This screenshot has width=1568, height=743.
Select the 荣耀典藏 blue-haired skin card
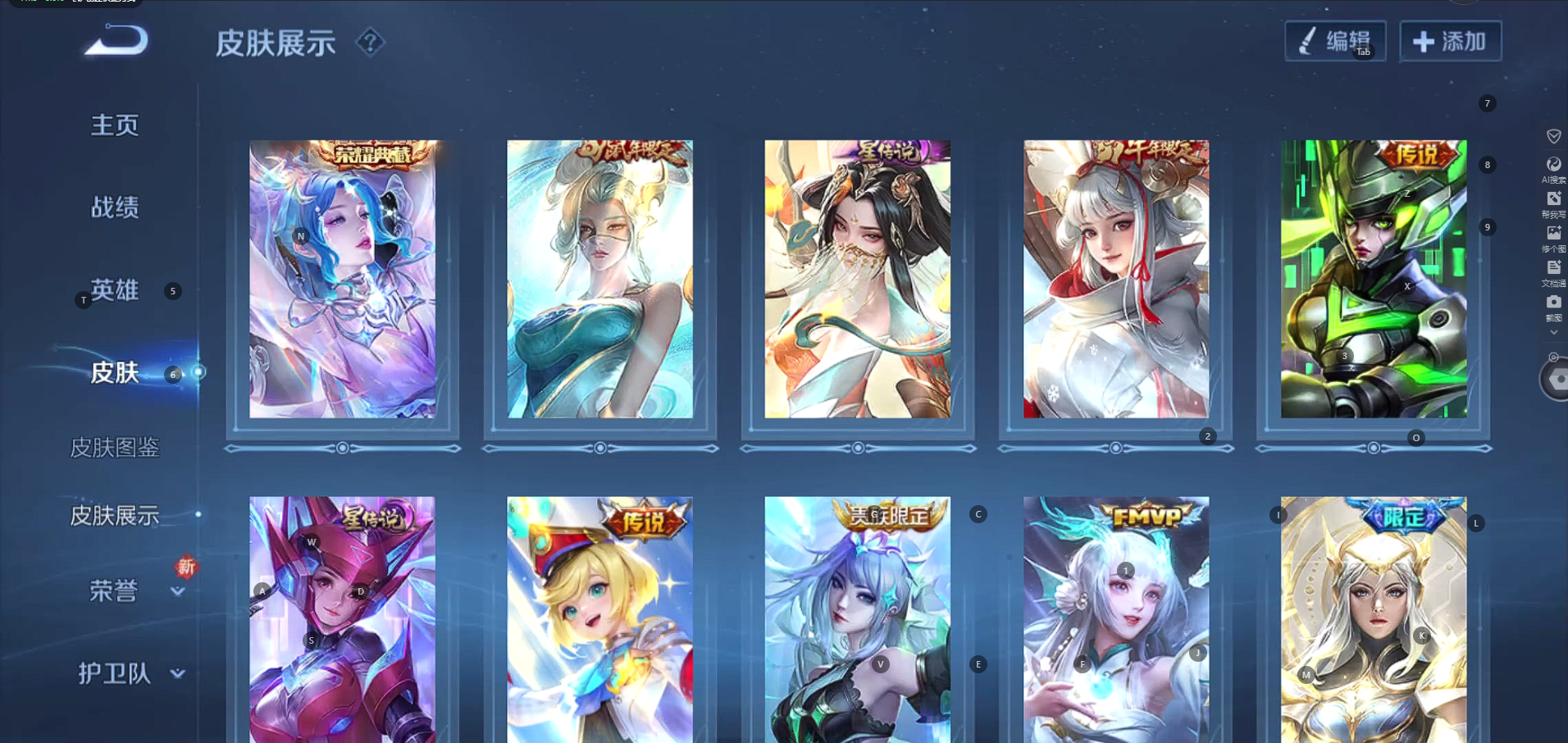pyautogui.click(x=343, y=279)
